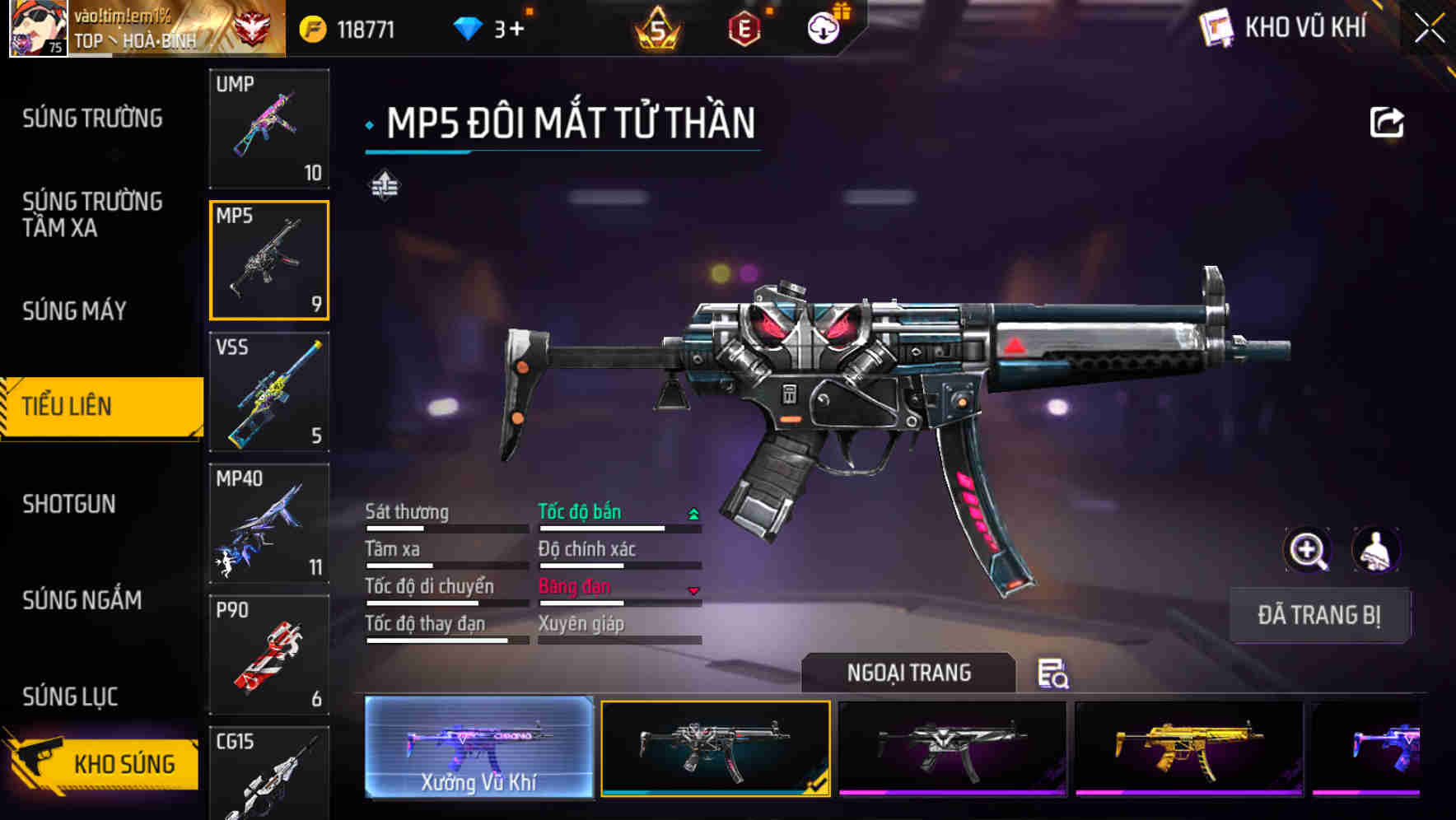1456x820 pixels.
Task: Open the skin list search icon
Action: pyautogui.click(x=1052, y=673)
